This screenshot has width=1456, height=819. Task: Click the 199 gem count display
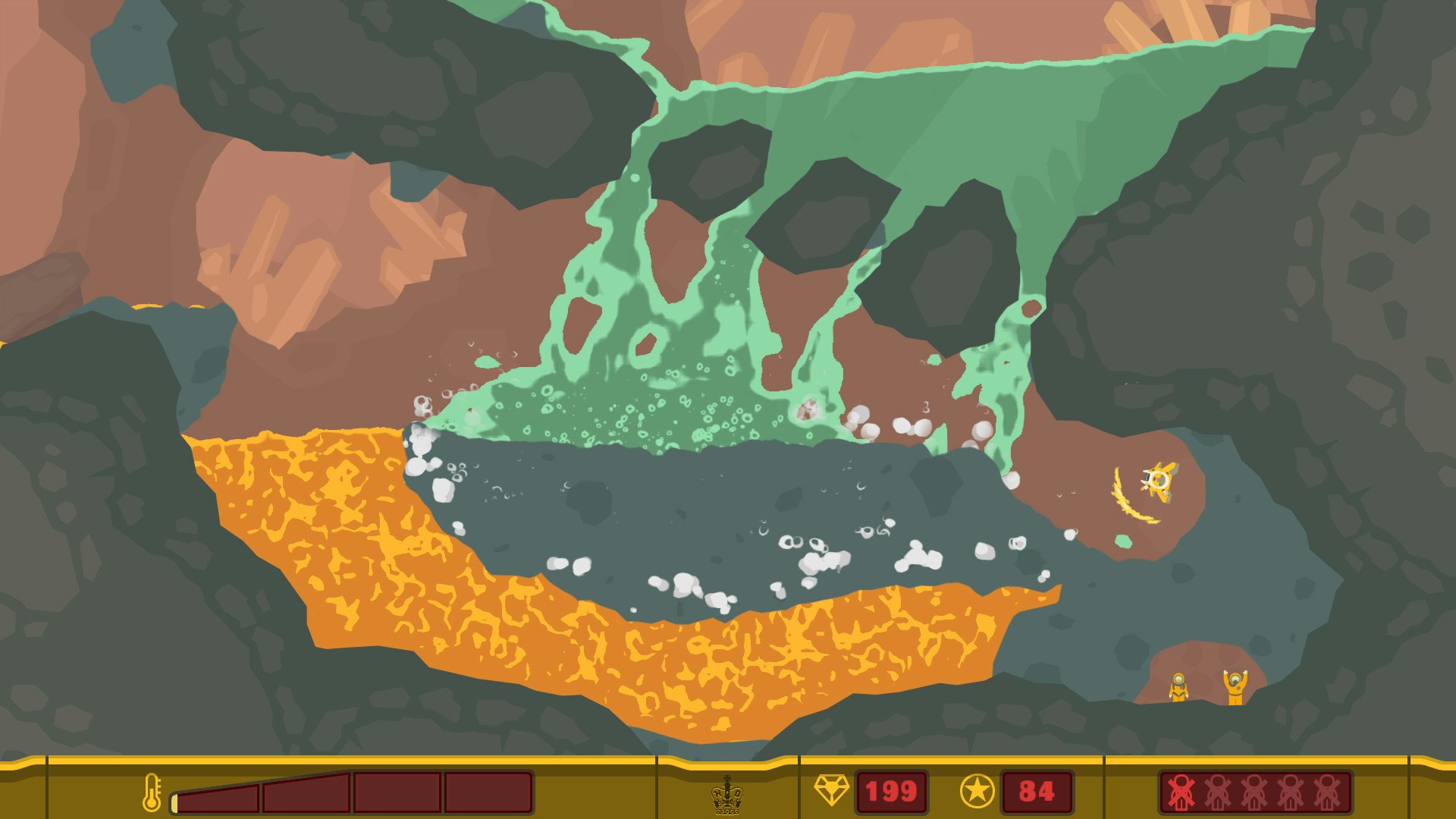(891, 791)
